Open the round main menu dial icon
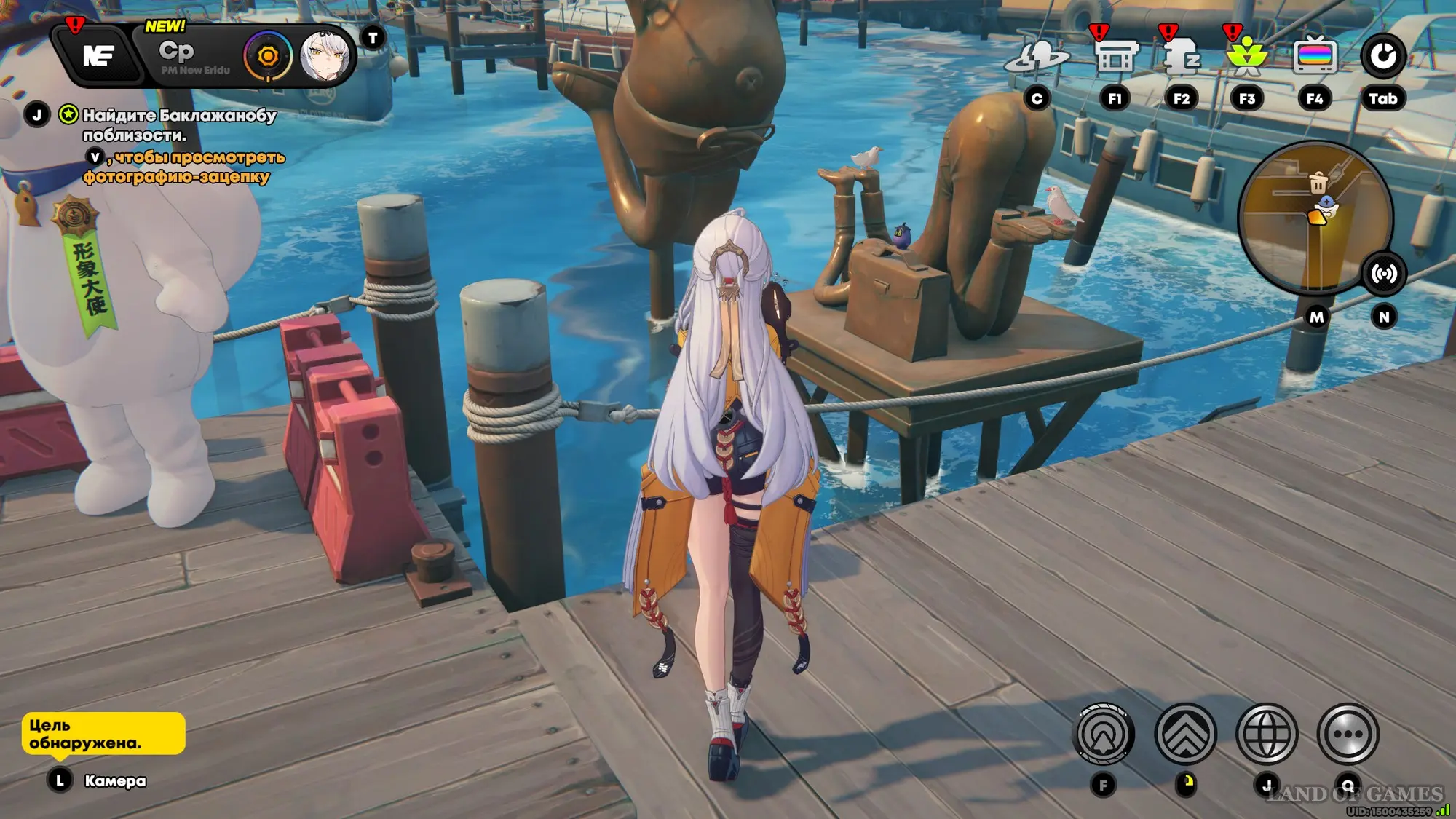This screenshot has height=819, width=1456. click(1382, 56)
